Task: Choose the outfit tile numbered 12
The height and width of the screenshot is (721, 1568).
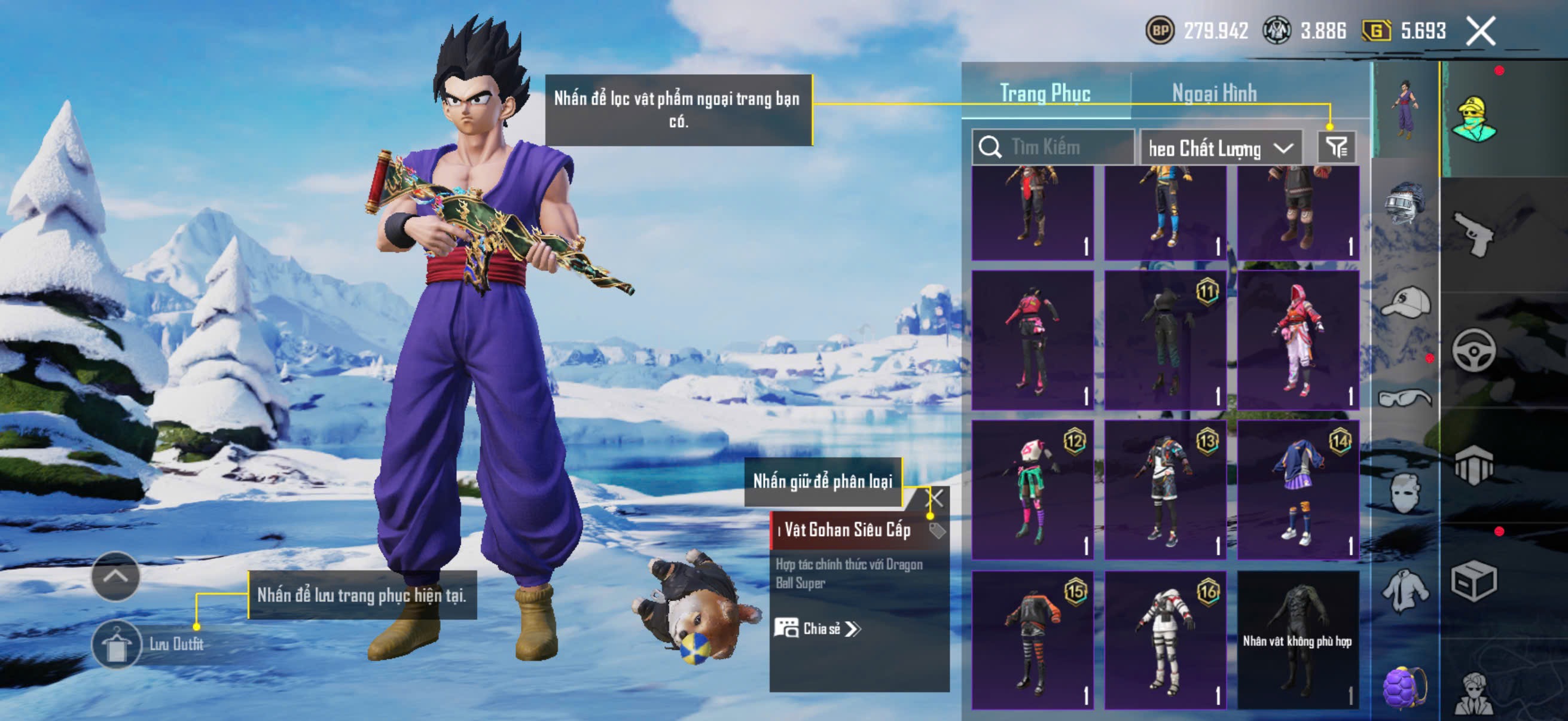Action: click(x=1032, y=489)
